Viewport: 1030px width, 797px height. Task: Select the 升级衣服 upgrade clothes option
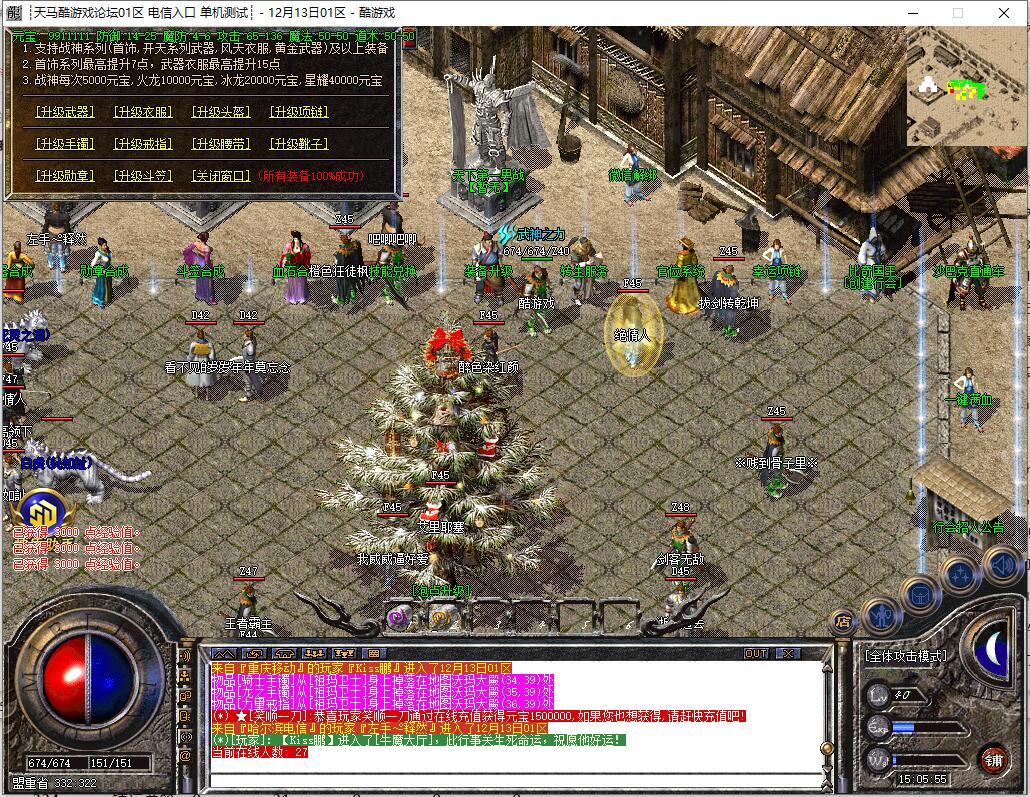point(142,112)
